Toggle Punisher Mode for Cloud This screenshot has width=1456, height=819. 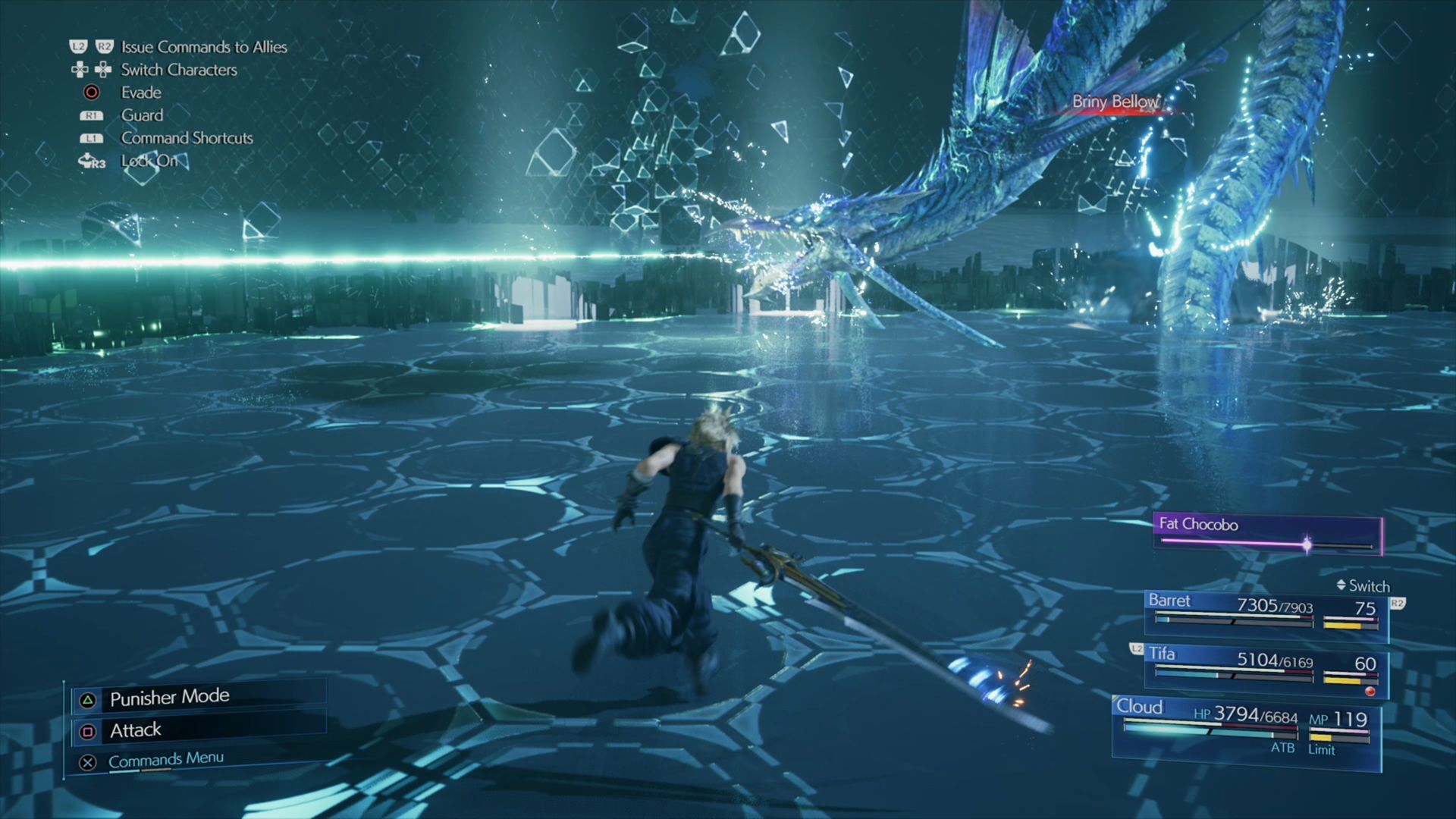(x=168, y=695)
